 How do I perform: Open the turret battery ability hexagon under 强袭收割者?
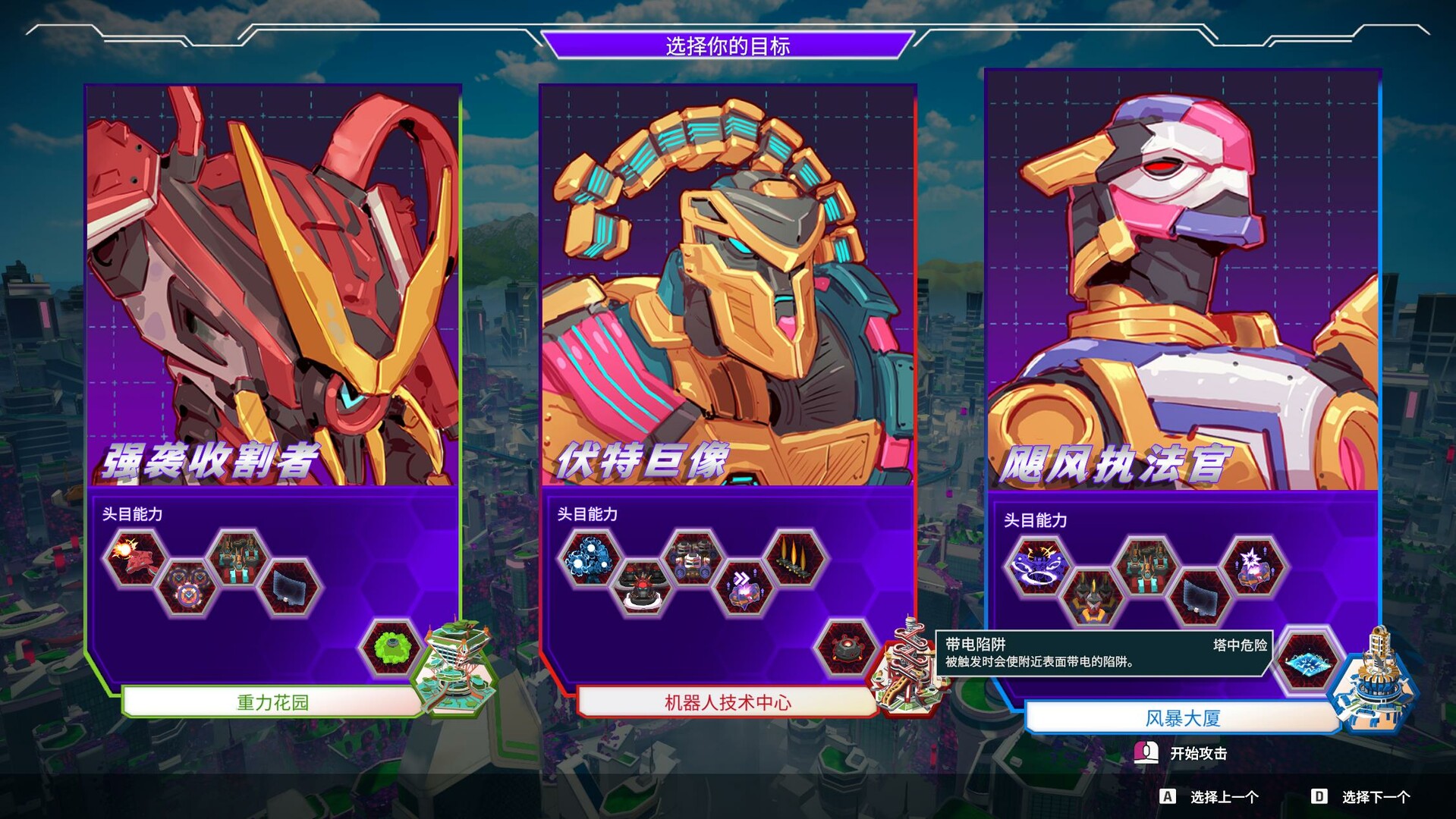237,557
